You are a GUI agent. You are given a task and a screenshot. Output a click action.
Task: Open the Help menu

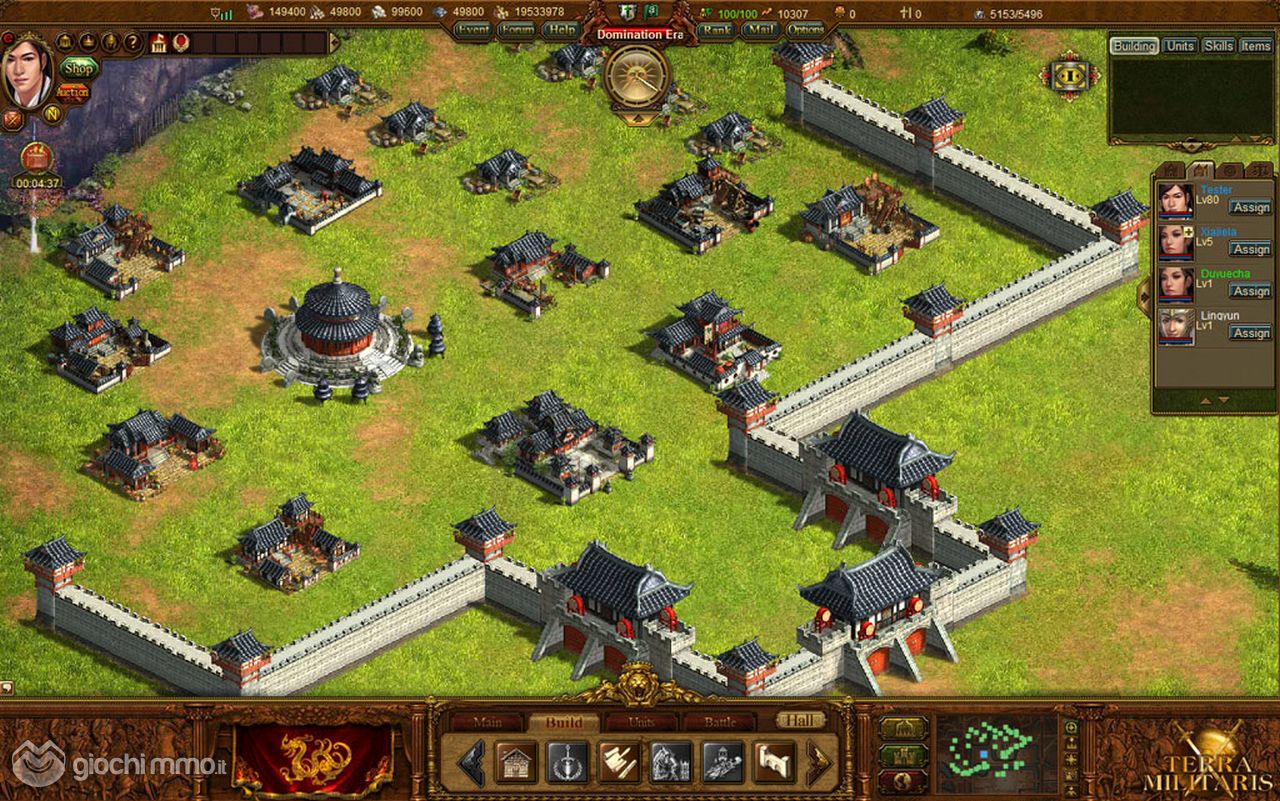tap(560, 30)
